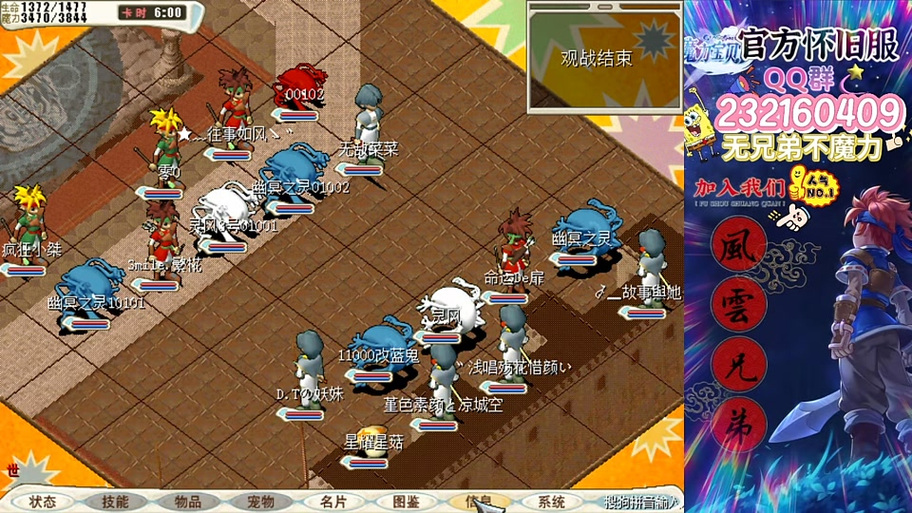
Task: Open the 系统 system menu
Action: coord(551,502)
